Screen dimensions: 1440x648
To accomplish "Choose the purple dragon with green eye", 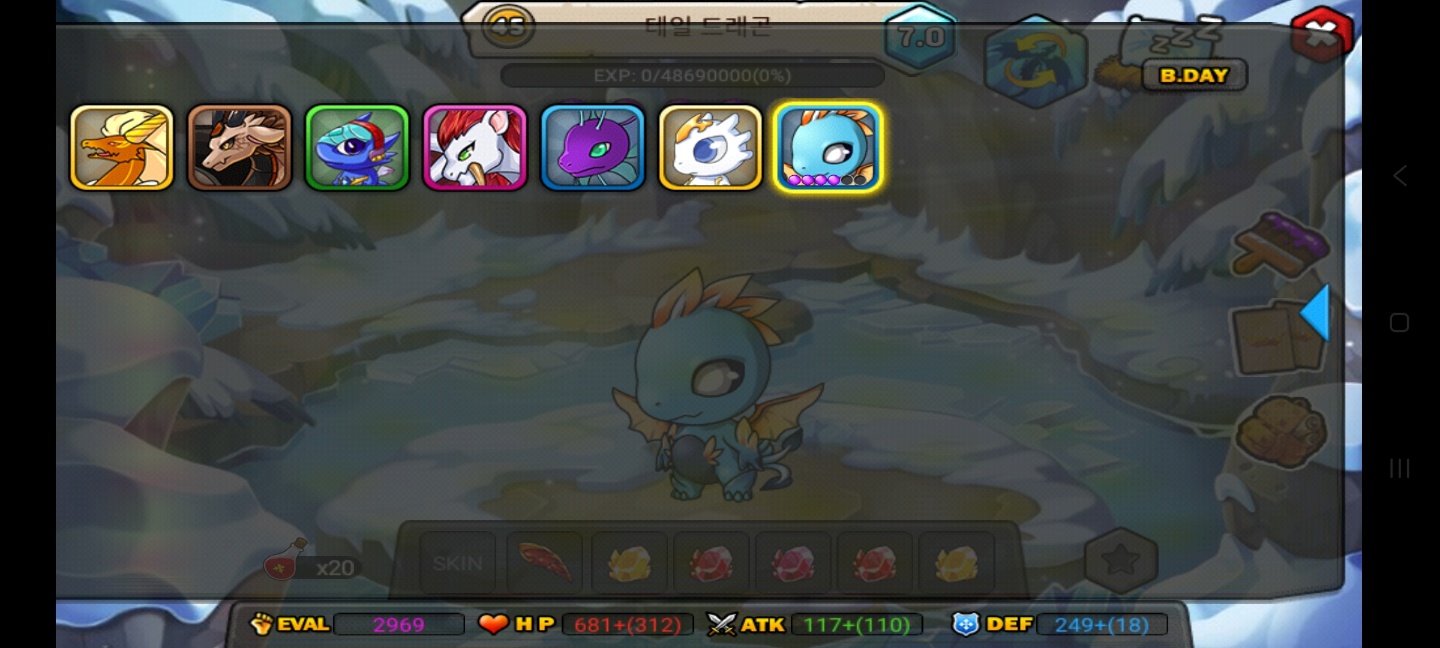I will (x=593, y=148).
